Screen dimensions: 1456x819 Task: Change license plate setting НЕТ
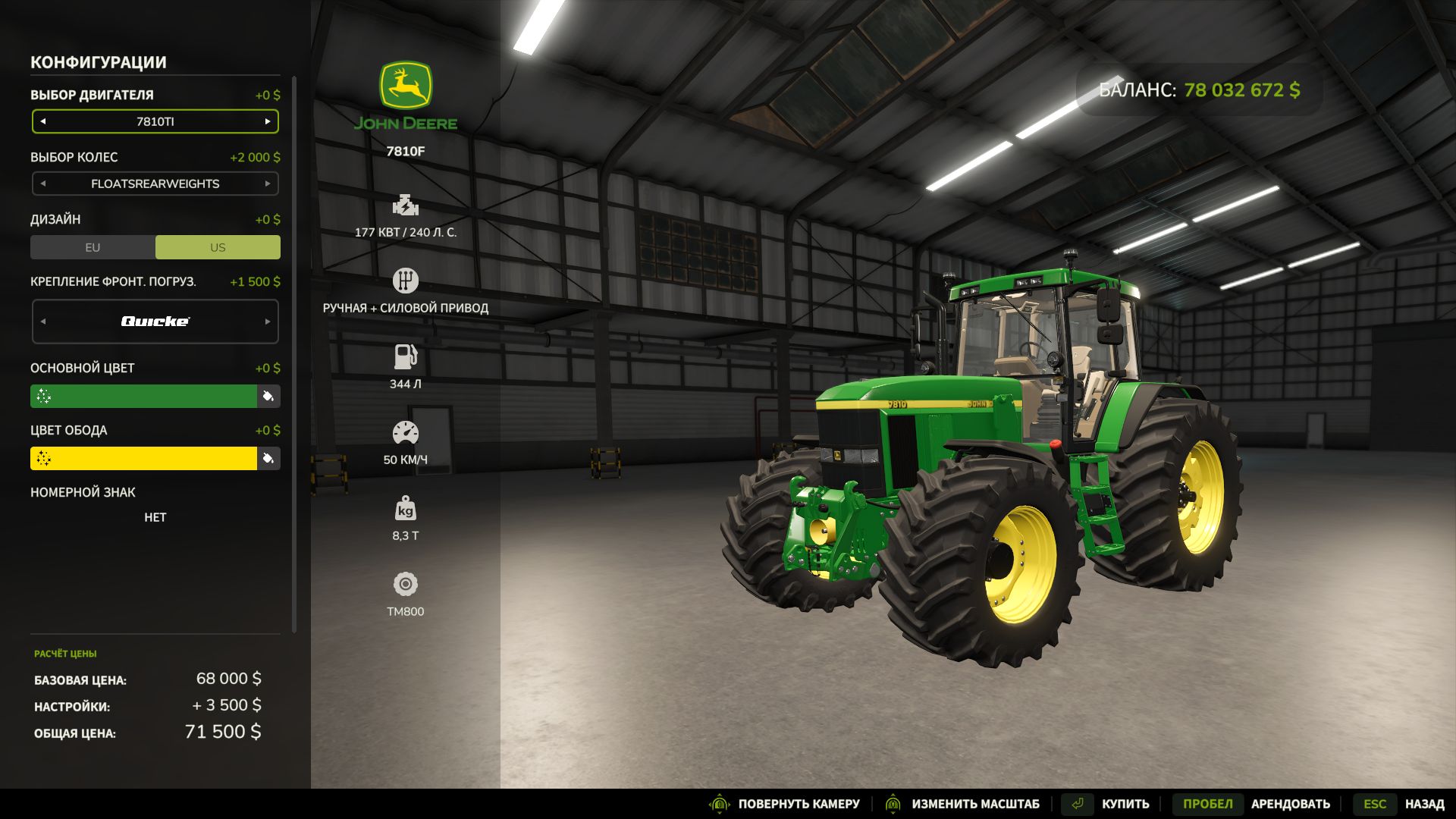pyautogui.click(x=155, y=517)
